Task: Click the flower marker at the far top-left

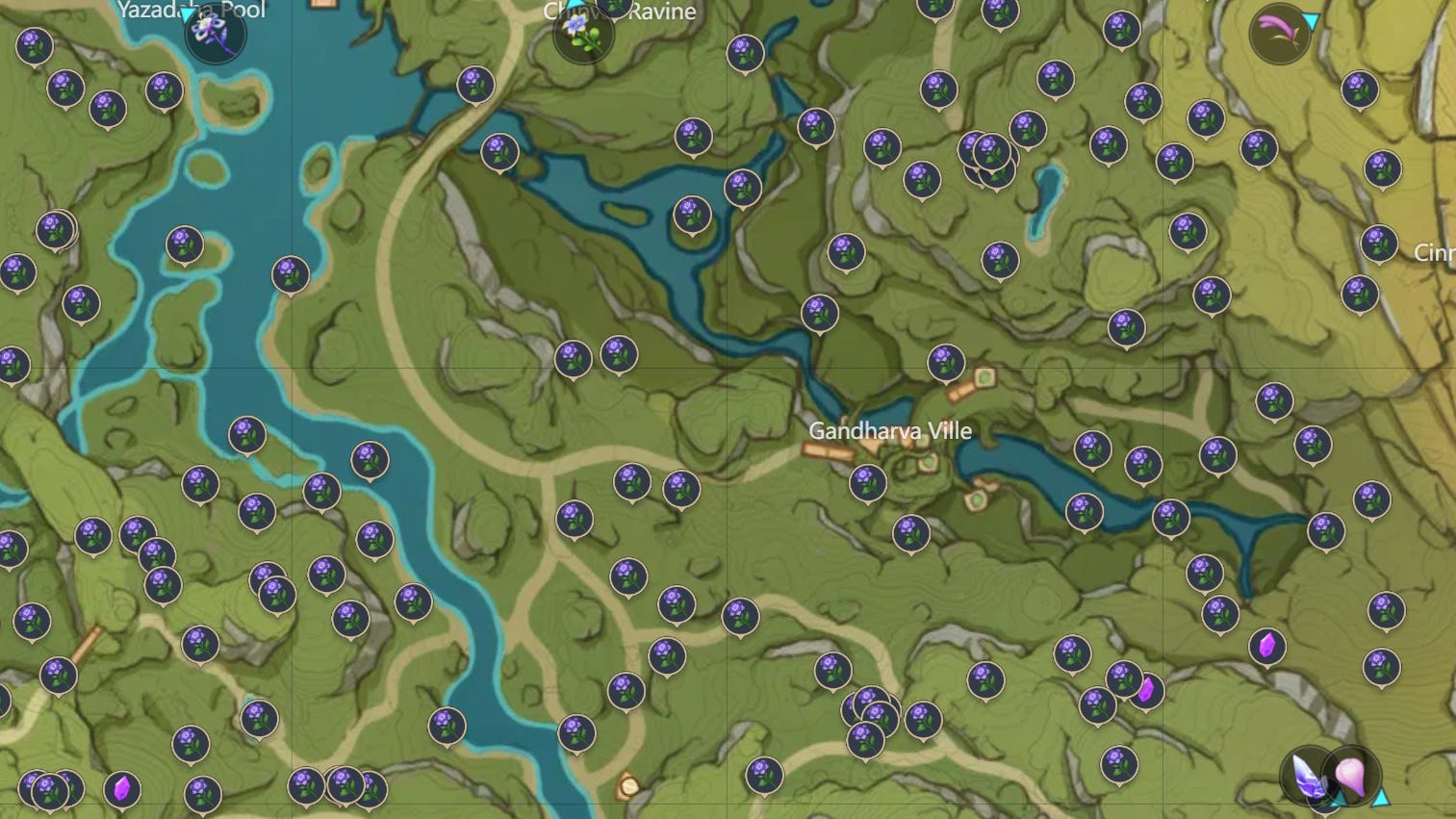Action: (x=32, y=45)
